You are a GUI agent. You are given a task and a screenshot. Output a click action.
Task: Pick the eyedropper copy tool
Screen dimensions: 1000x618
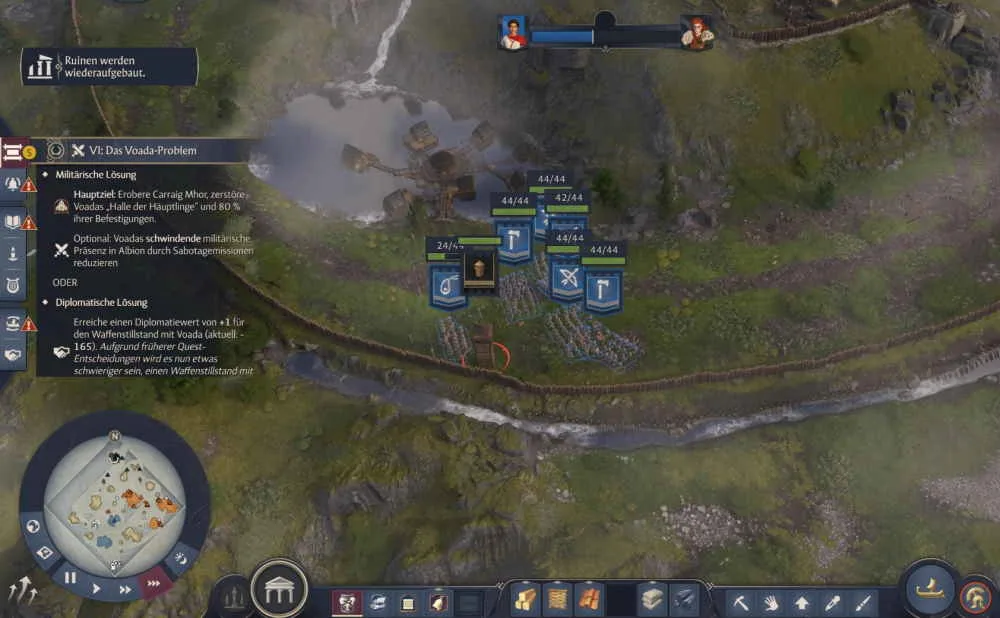tap(832, 603)
